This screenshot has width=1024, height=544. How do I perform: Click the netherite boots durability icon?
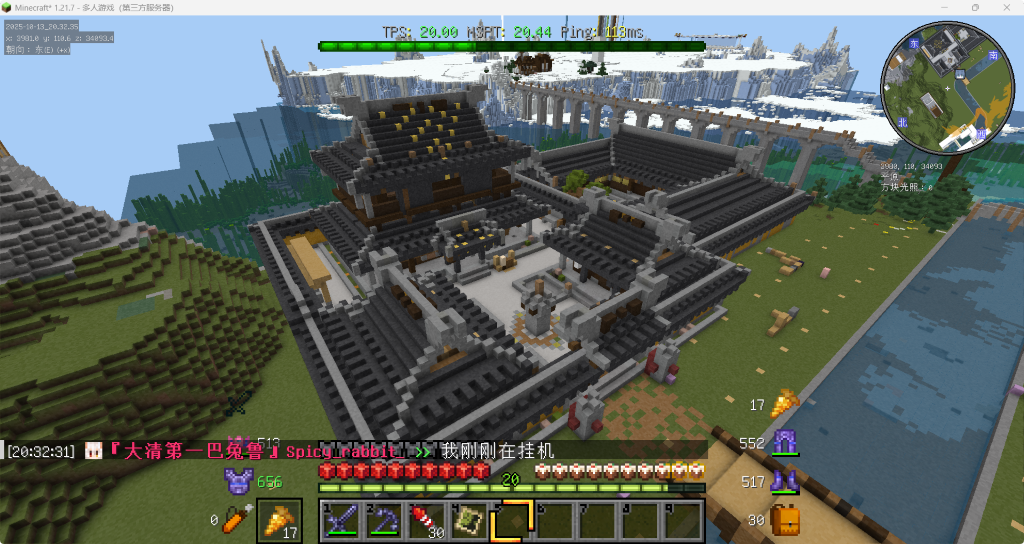783,481
